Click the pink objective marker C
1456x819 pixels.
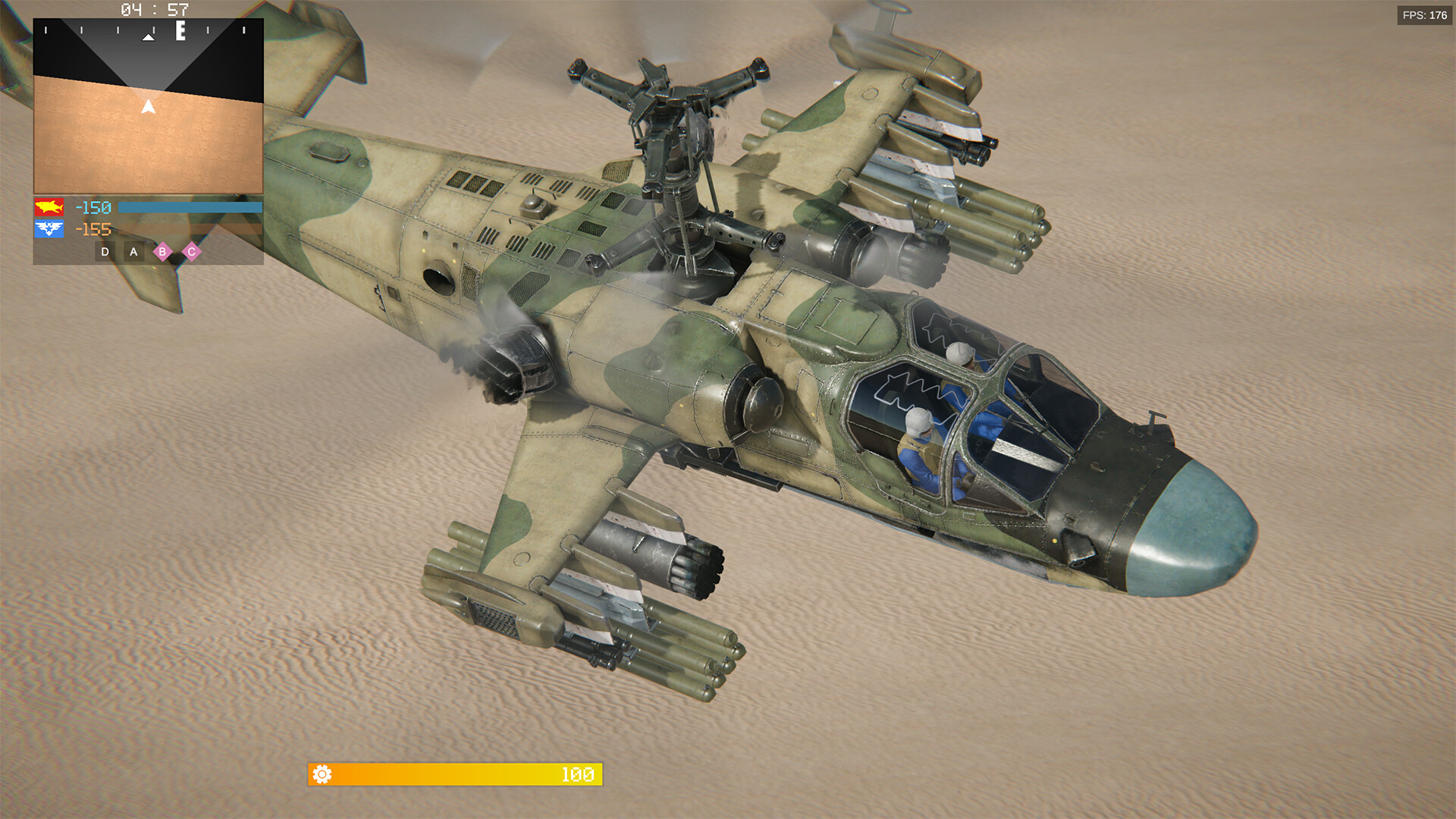192,250
